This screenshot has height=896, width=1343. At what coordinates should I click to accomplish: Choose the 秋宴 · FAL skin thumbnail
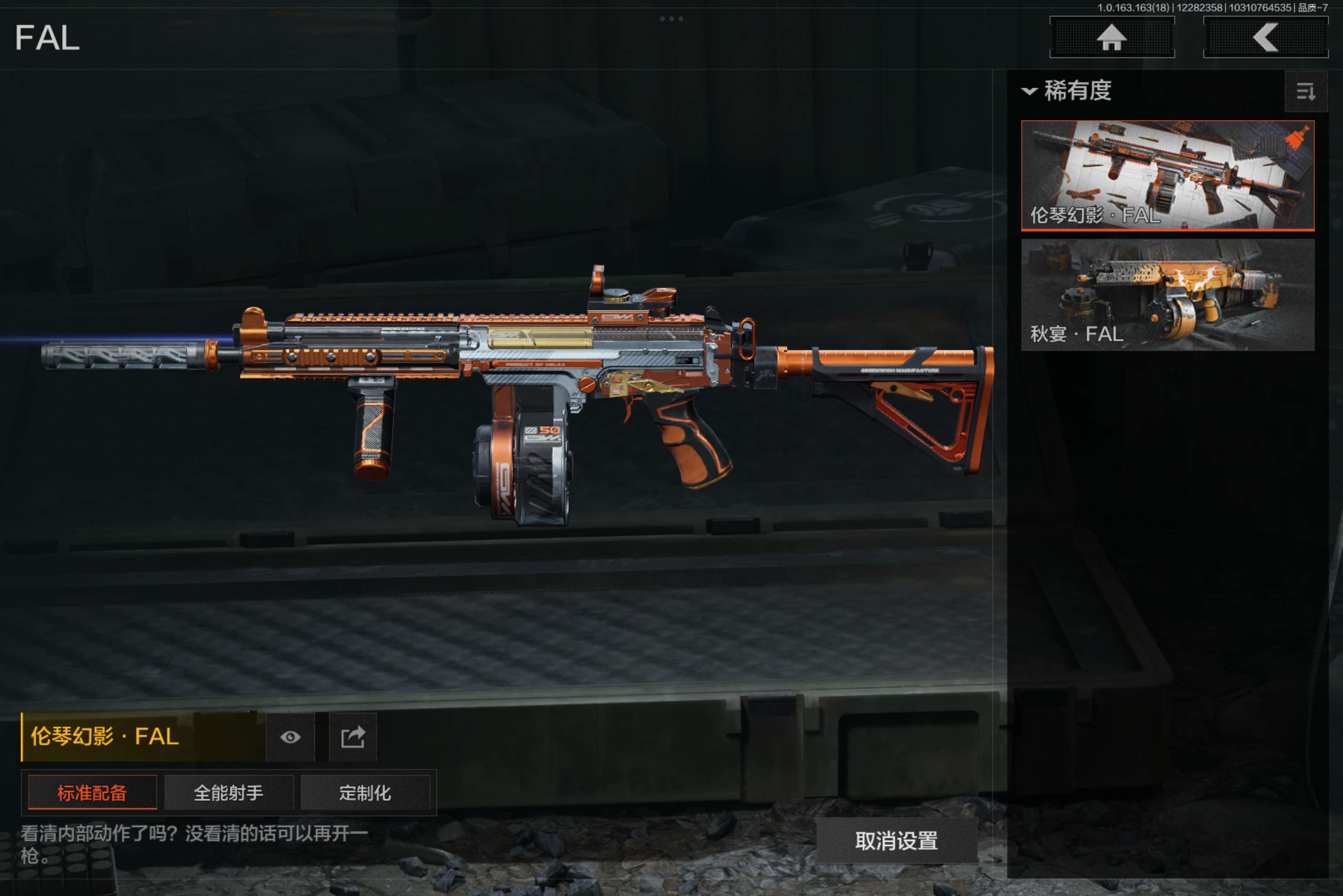tap(1167, 294)
